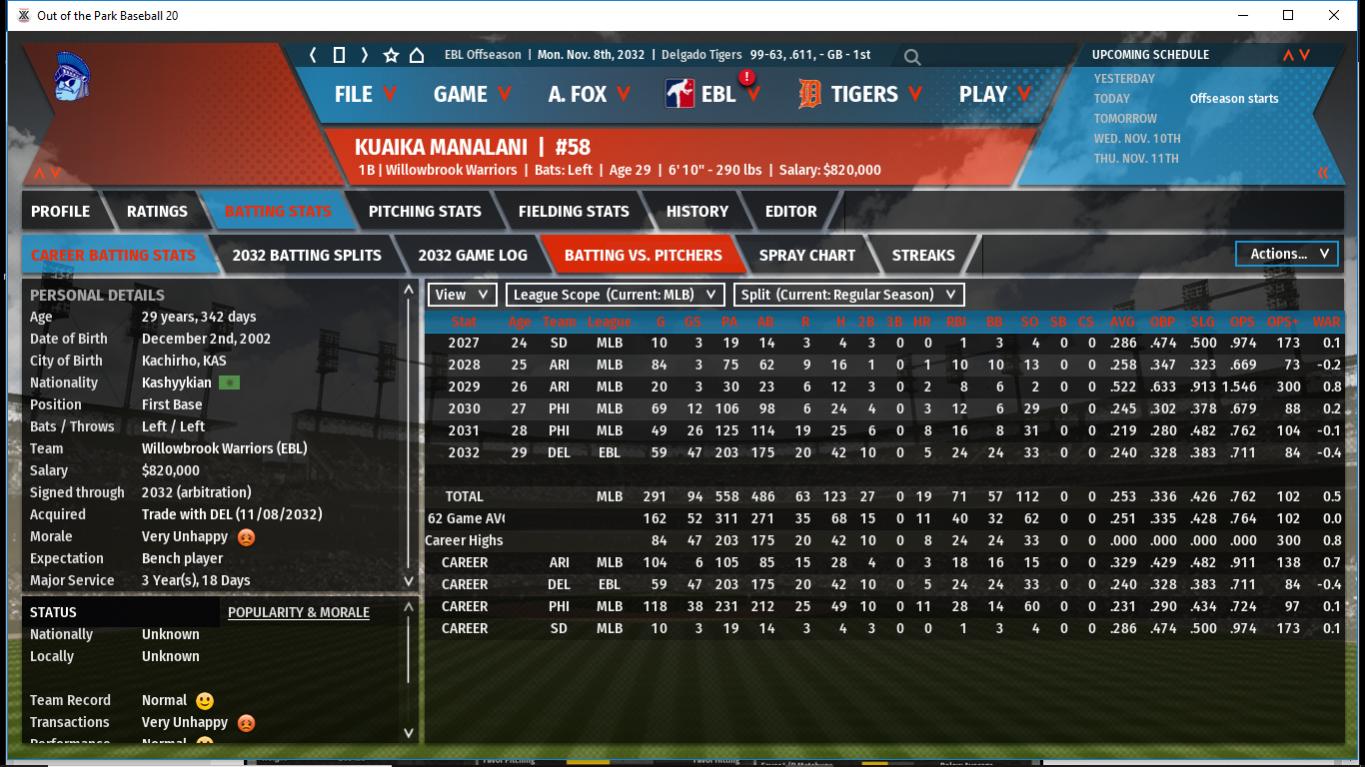Click the search magnifier icon
The width and height of the screenshot is (1365, 767).
[x=912, y=57]
